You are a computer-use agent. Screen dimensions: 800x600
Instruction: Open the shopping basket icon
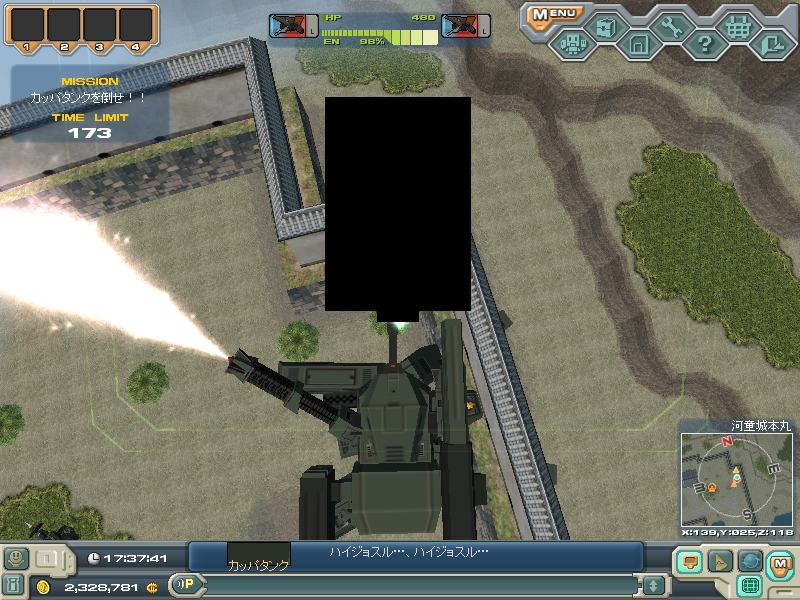(738, 27)
